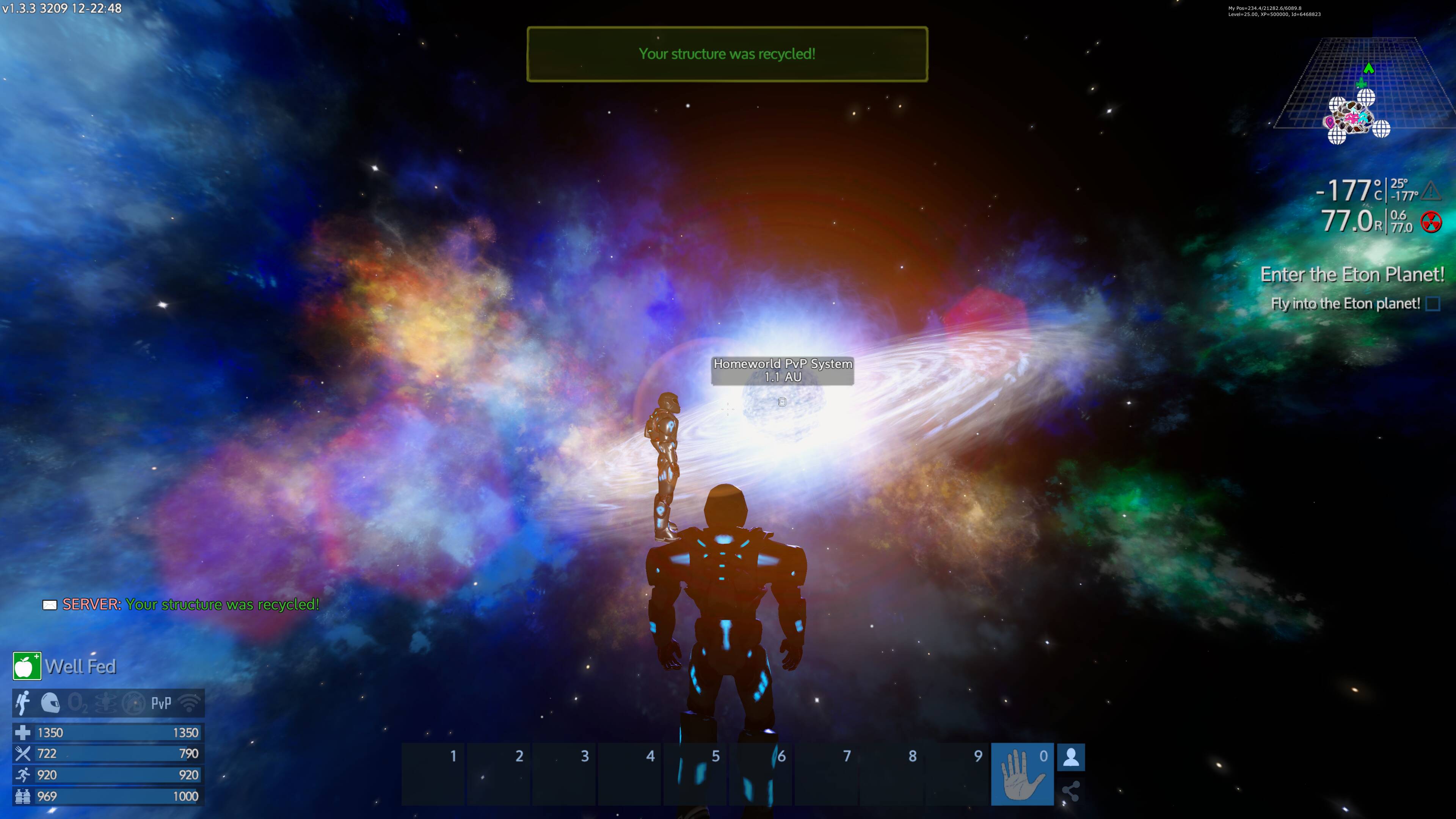Viewport: 1456px width, 819px height.
Task: Toggle the helmet status icon
Action: click(x=50, y=703)
